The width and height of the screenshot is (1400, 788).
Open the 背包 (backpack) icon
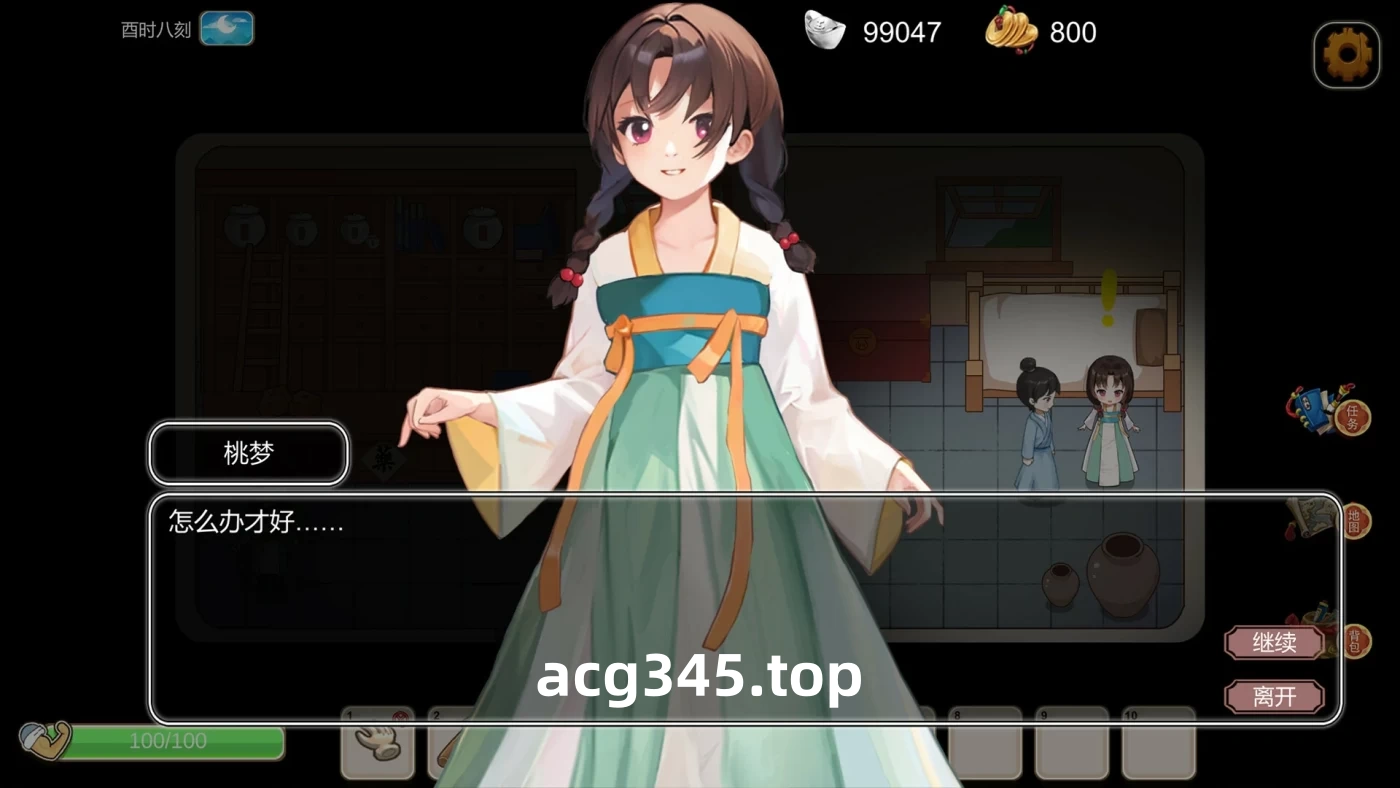pos(1356,641)
